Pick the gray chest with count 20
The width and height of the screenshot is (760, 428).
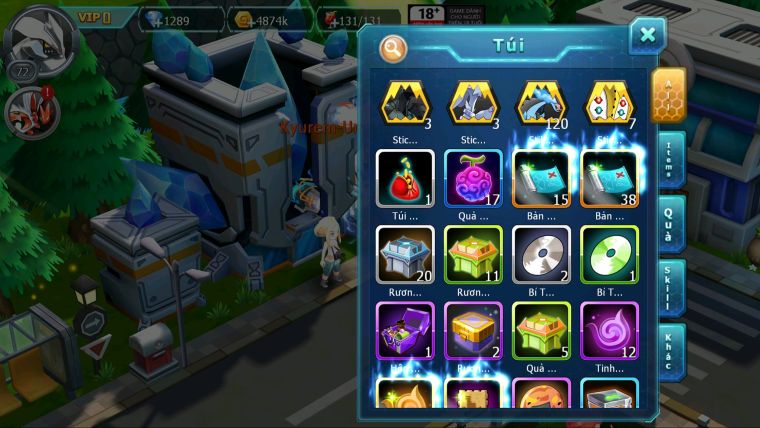point(405,254)
